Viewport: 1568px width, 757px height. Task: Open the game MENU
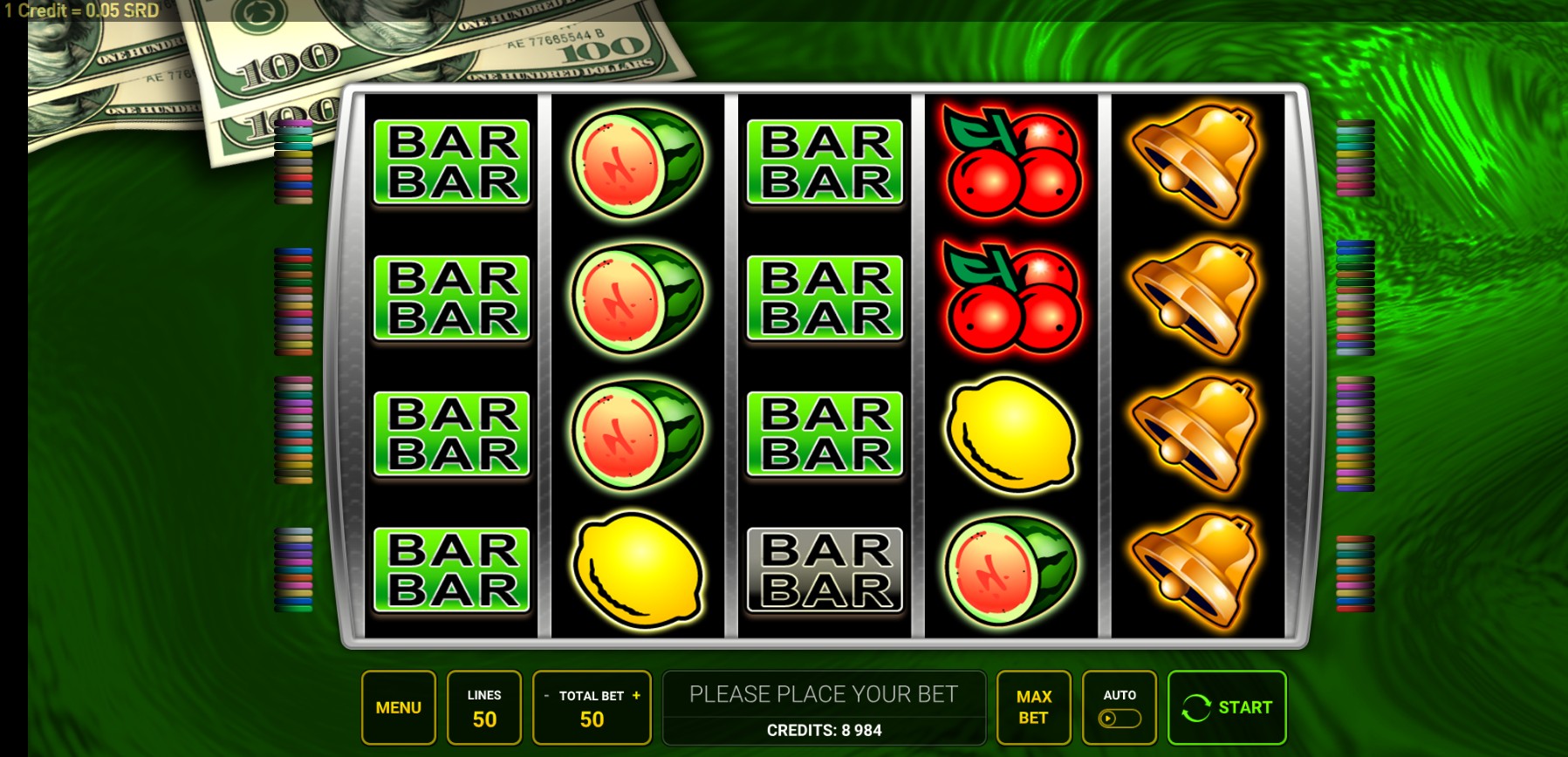pyautogui.click(x=399, y=706)
